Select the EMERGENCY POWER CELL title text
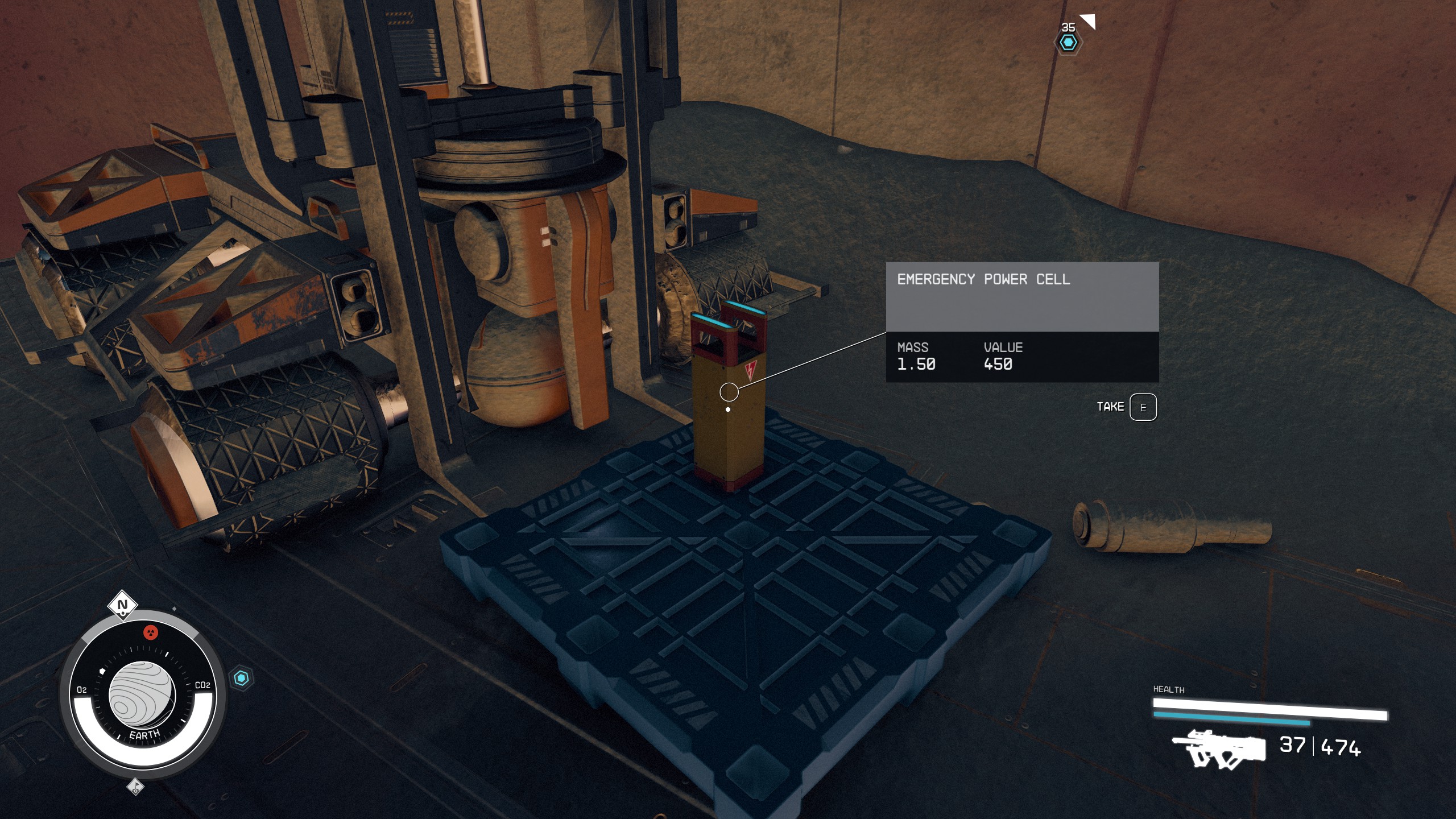Screen dimensions: 1456x819 coord(984,279)
